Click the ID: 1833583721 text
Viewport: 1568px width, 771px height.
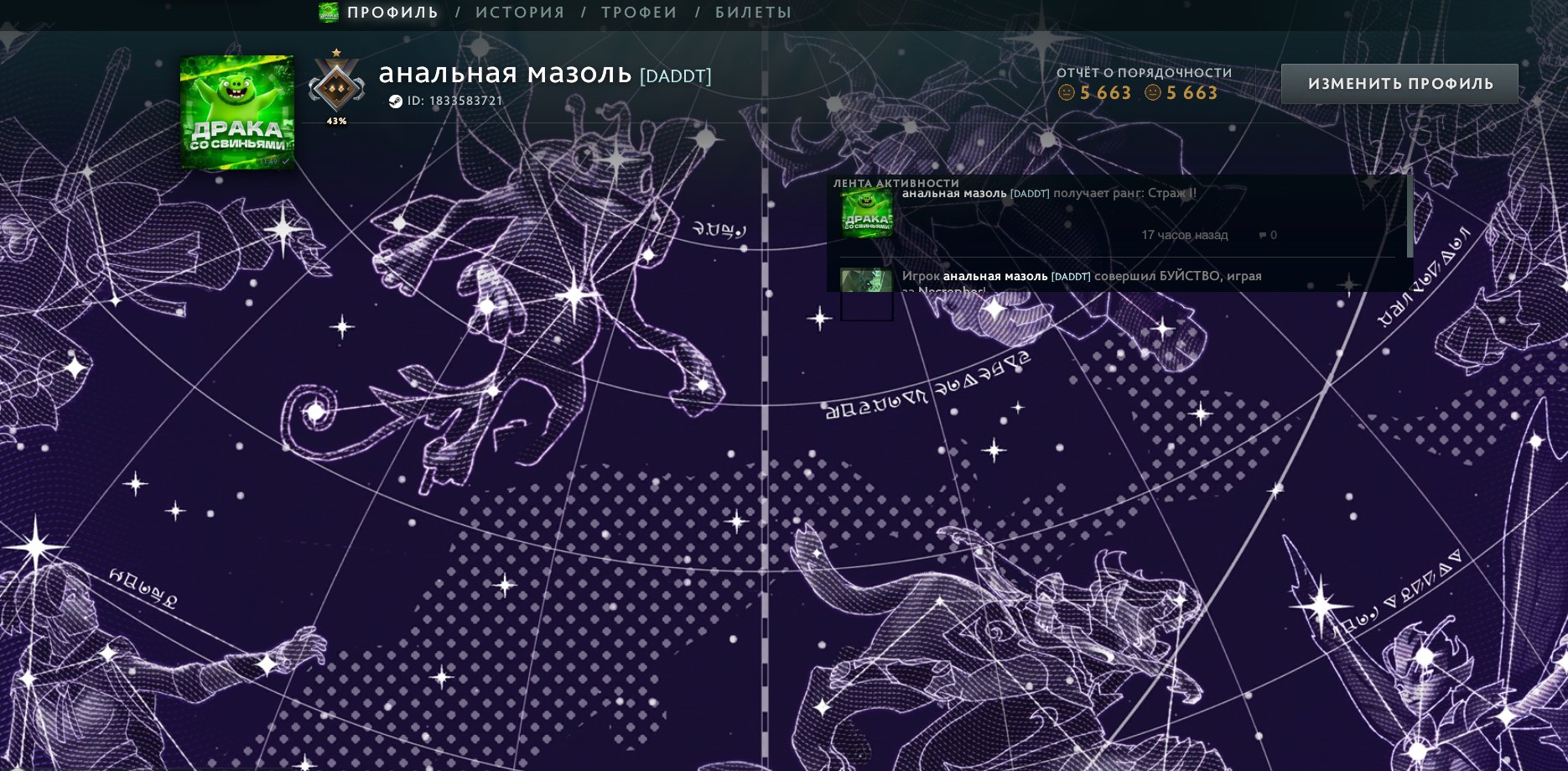[455, 100]
